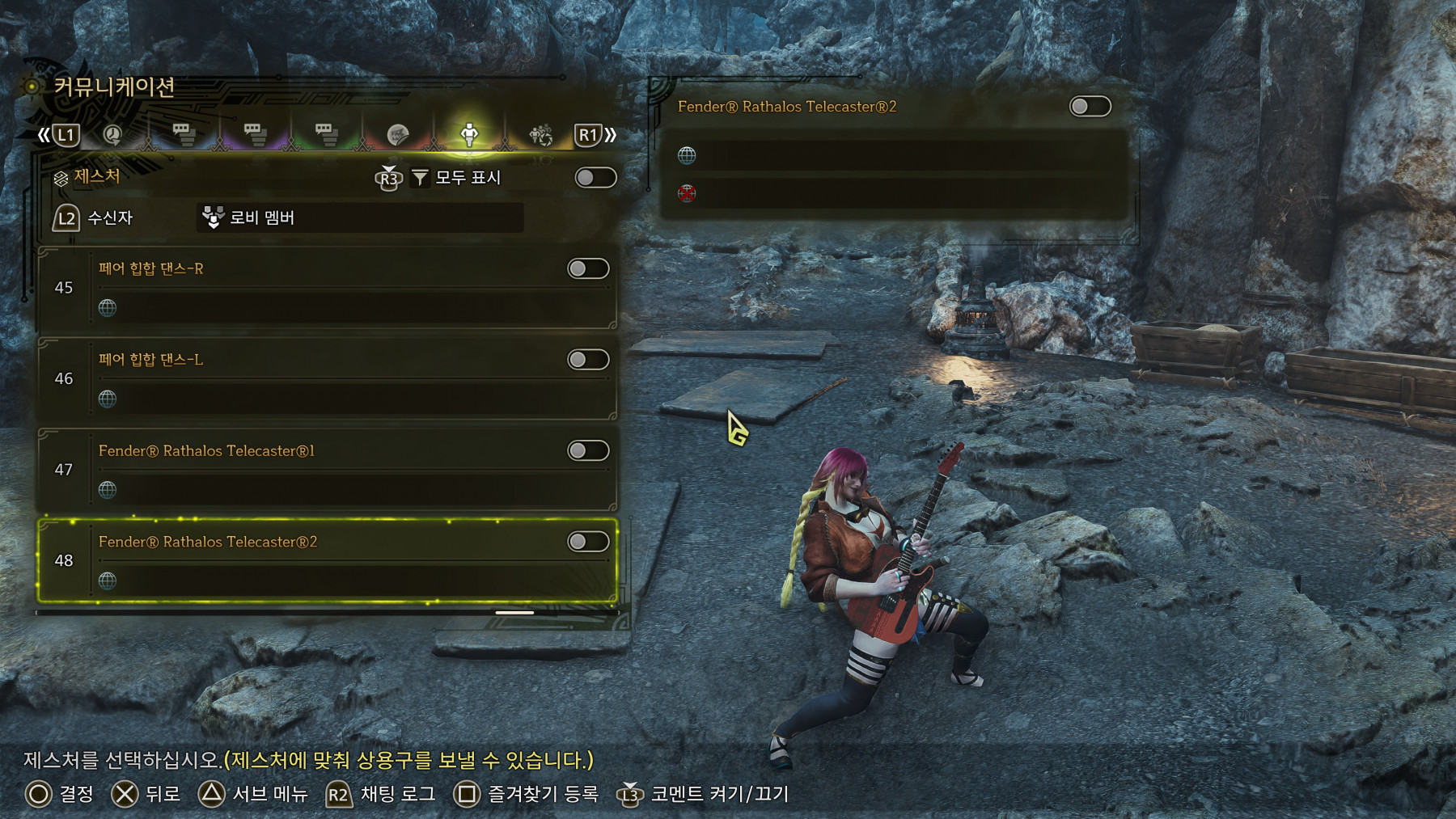Switch to the blue chat phrases tab
The image size is (1456, 819).
click(184, 135)
